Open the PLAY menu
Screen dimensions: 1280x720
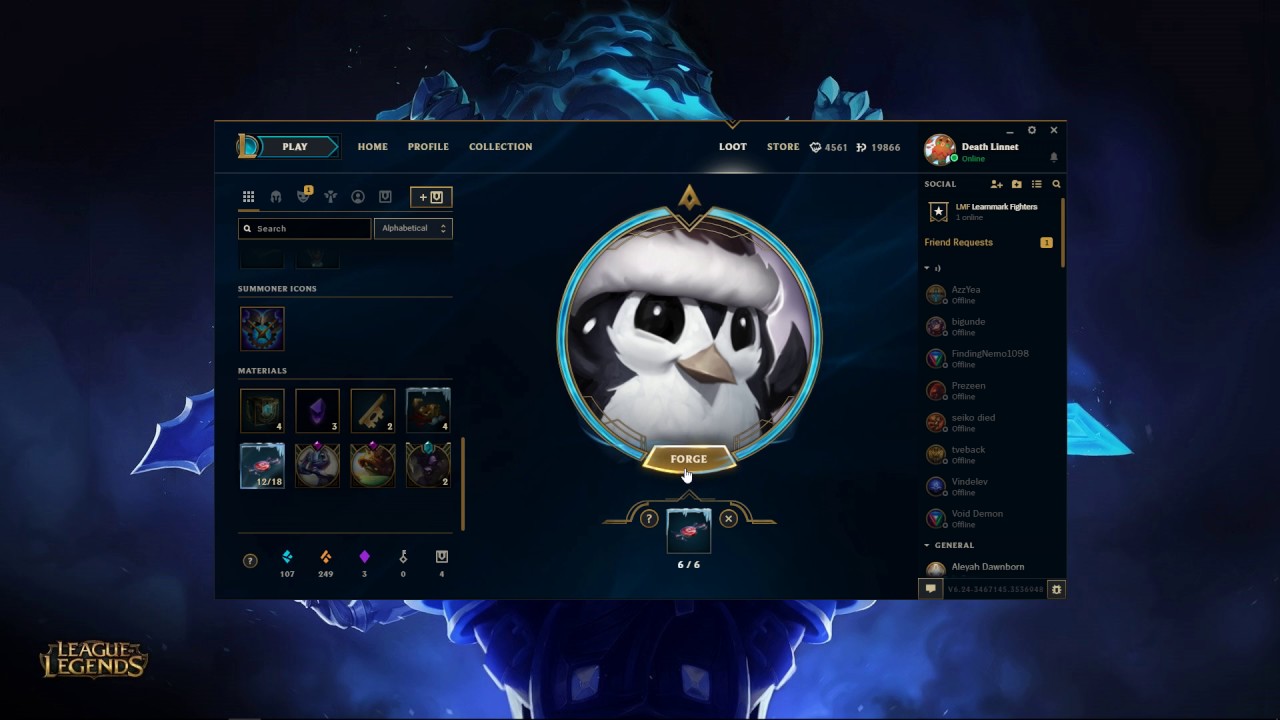(x=295, y=147)
